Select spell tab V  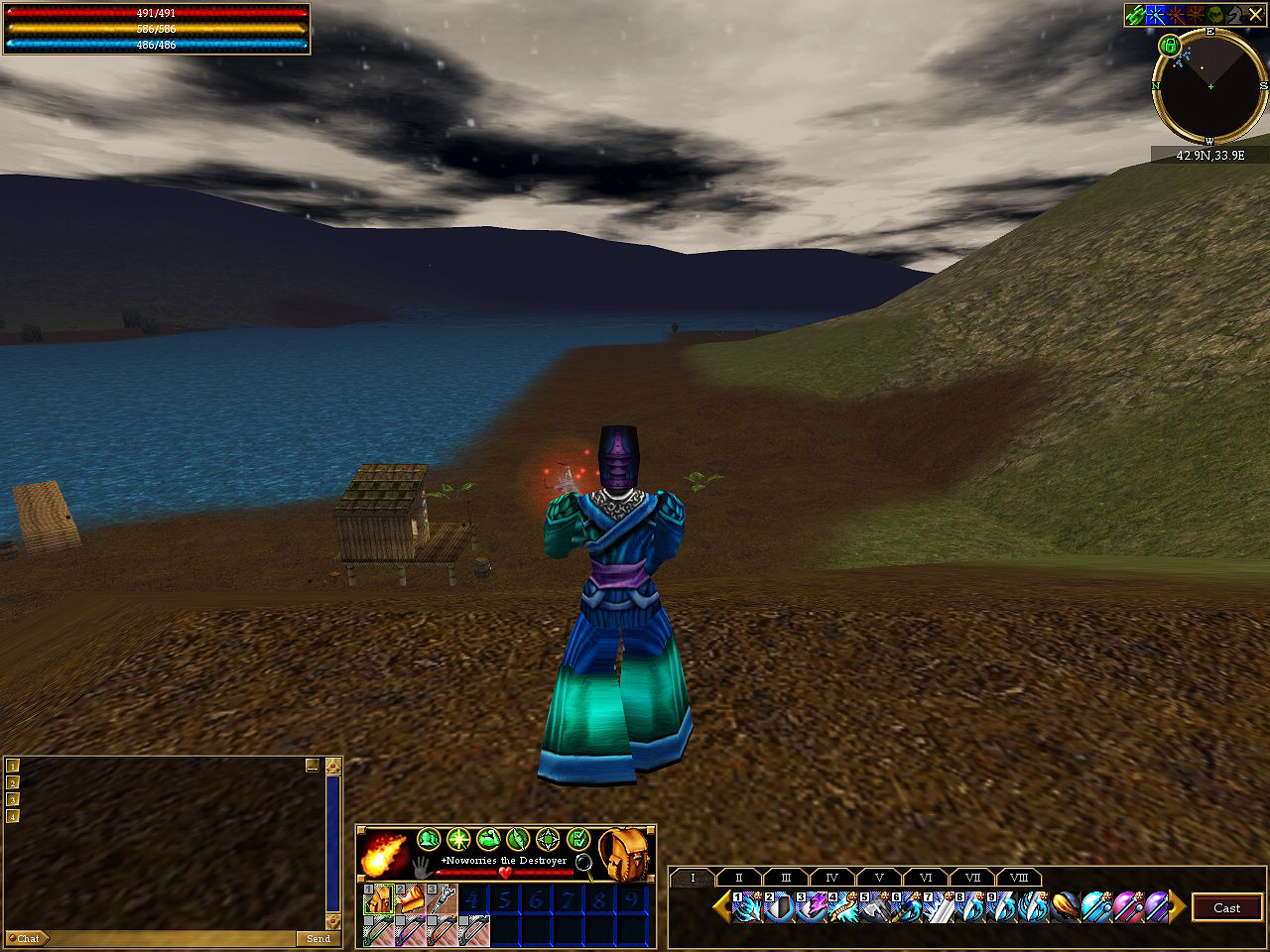click(879, 878)
